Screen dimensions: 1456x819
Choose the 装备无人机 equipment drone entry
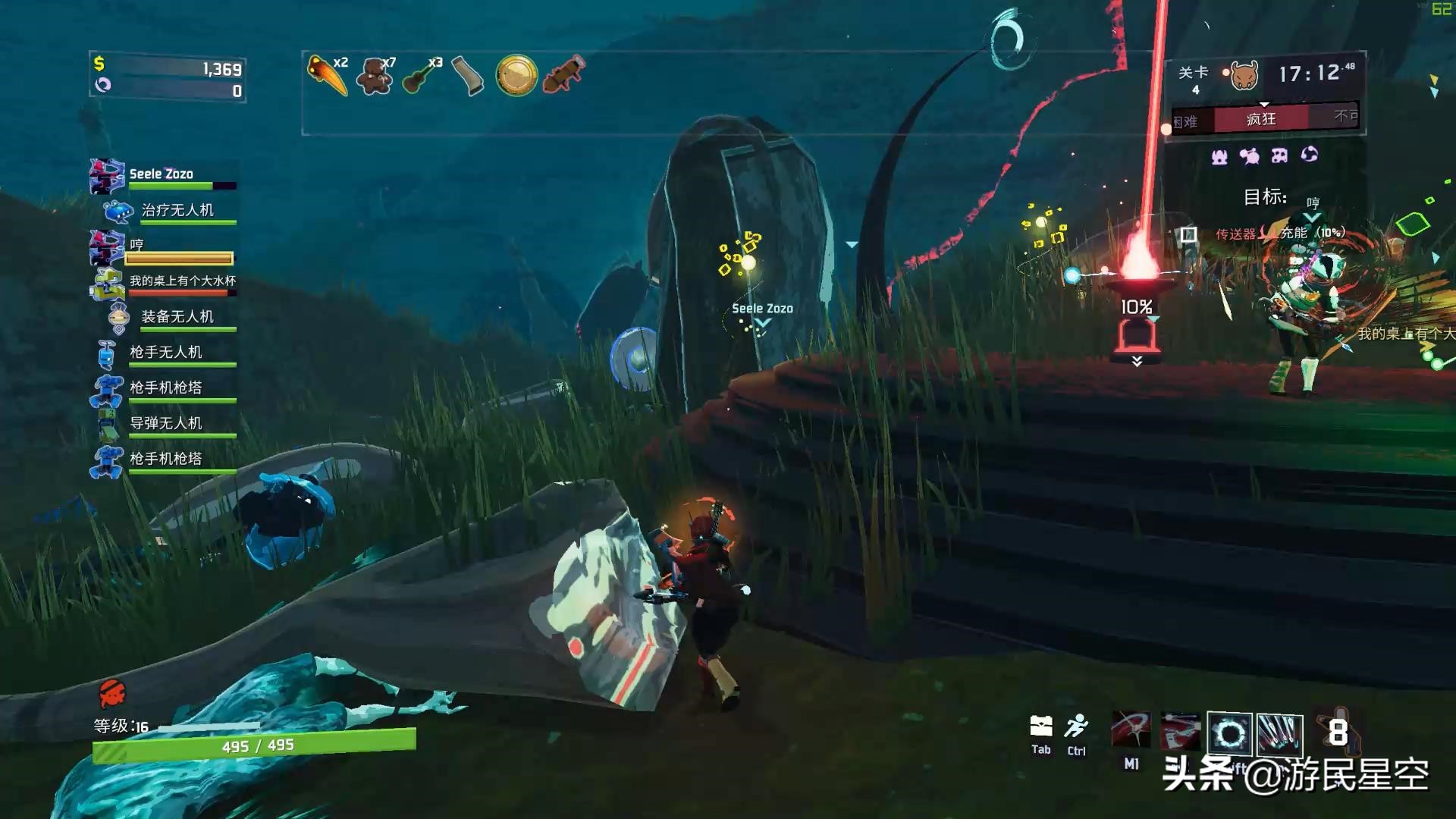click(177, 317)
